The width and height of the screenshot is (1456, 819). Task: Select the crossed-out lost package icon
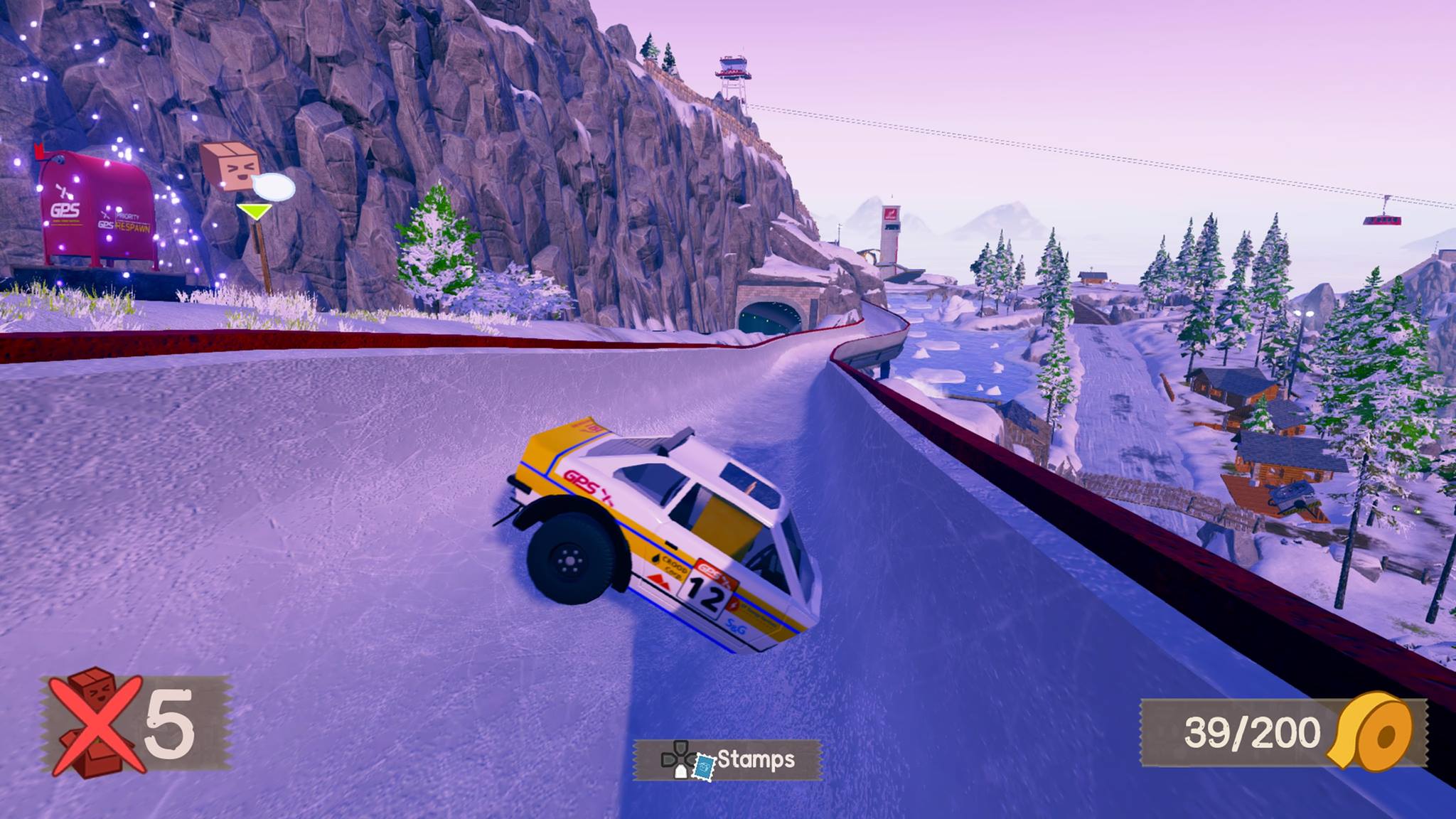click(95, 723)
